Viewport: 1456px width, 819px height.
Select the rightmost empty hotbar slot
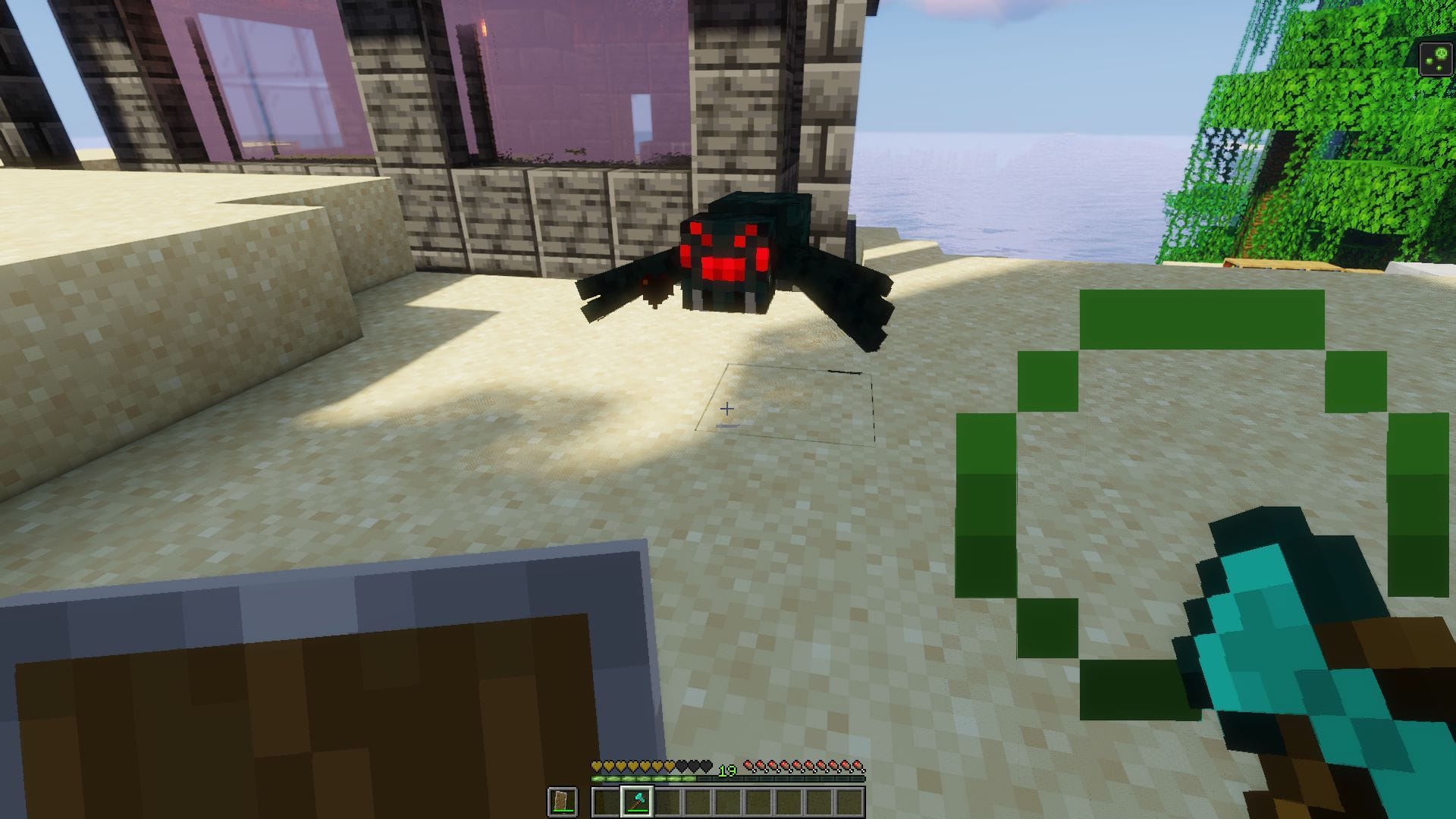849,802
